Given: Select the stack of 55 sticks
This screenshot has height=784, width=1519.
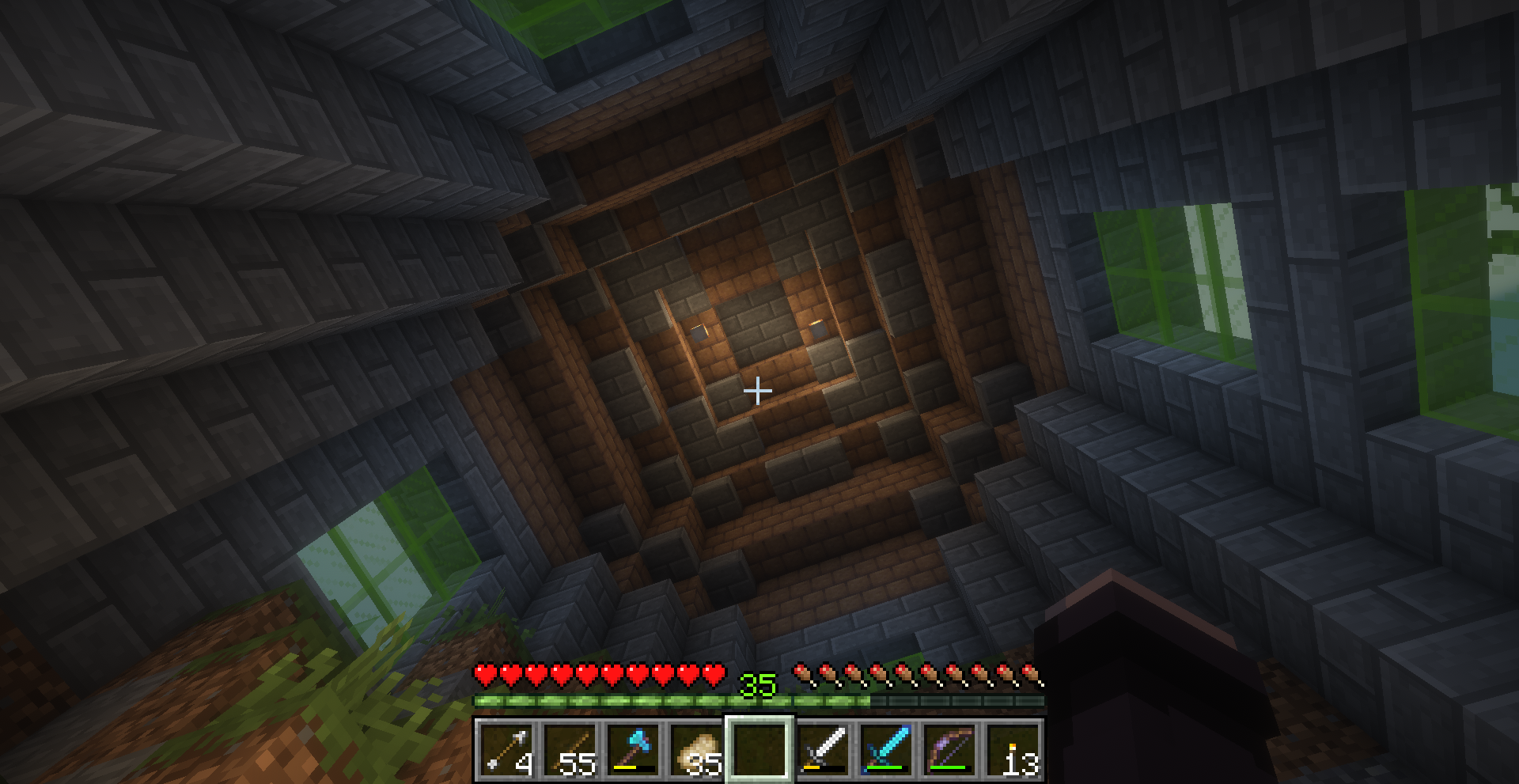Looking at the screenshot, I should (x=569, y=749).
